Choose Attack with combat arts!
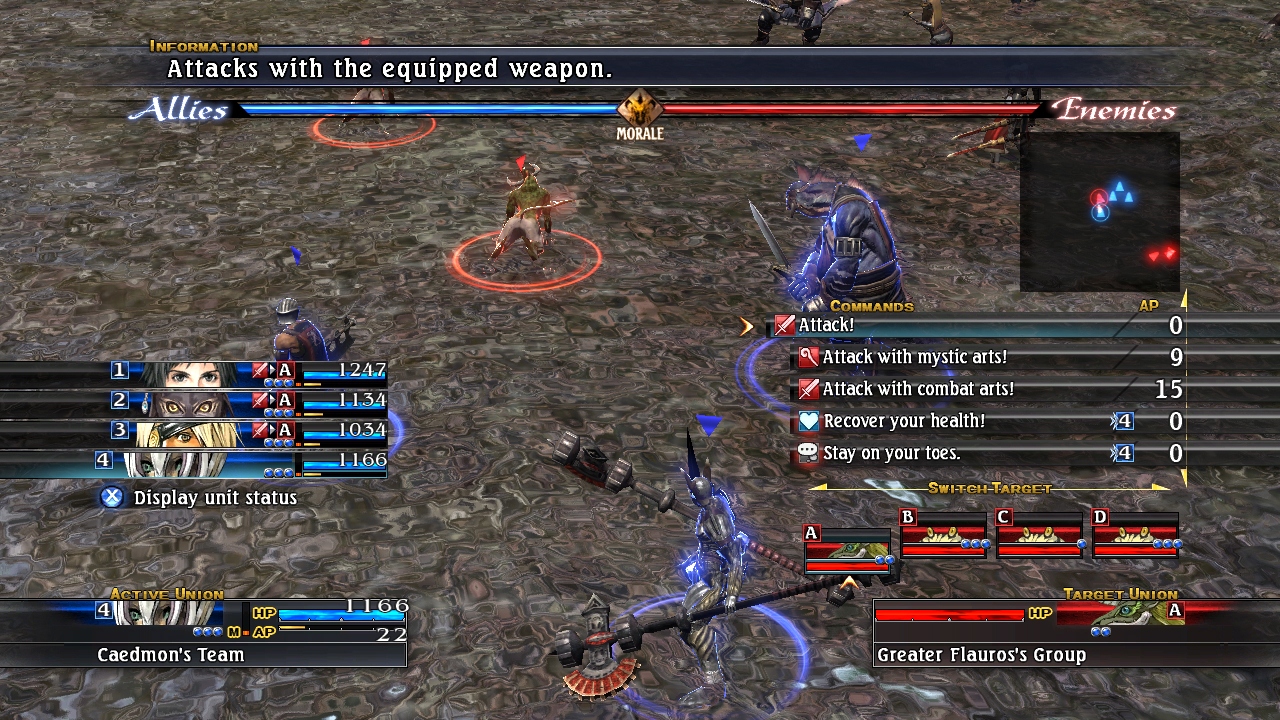 click(x=918, y=389)
